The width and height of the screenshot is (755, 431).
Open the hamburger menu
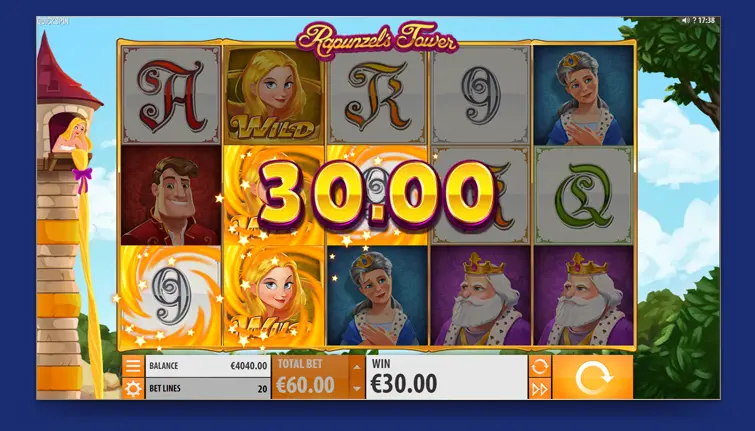pos(133,367)
